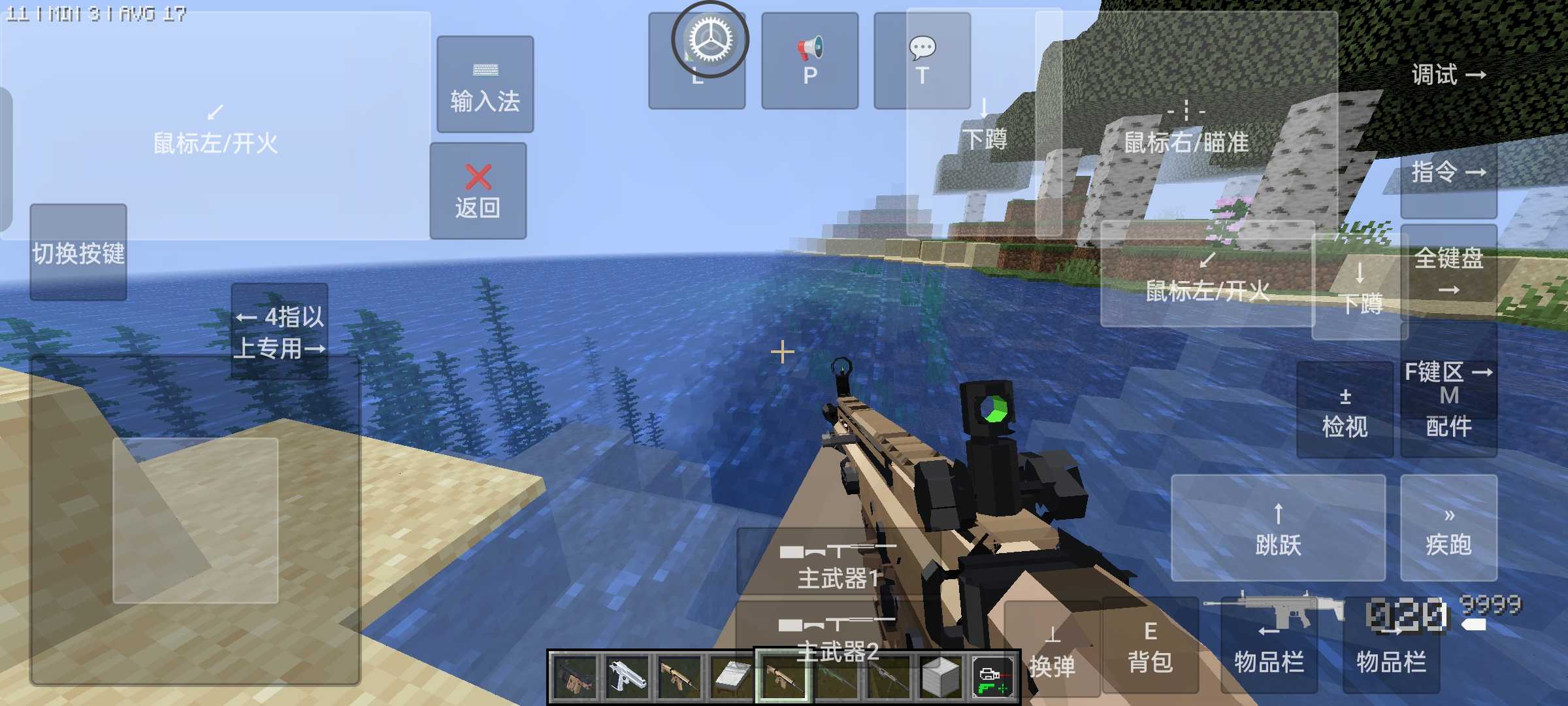Open the E 背包 inventory button

click(1150, 646)
